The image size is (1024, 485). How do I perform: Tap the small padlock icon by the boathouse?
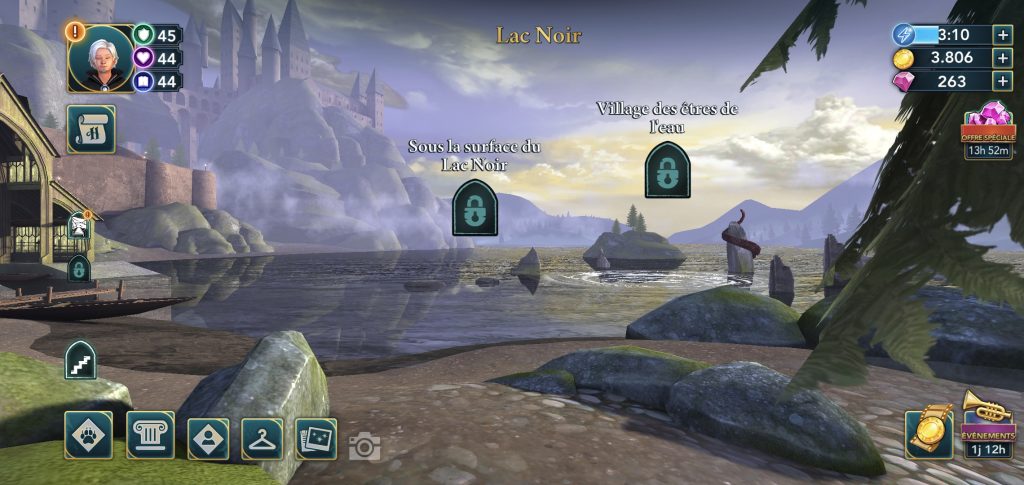coord(79,268)
